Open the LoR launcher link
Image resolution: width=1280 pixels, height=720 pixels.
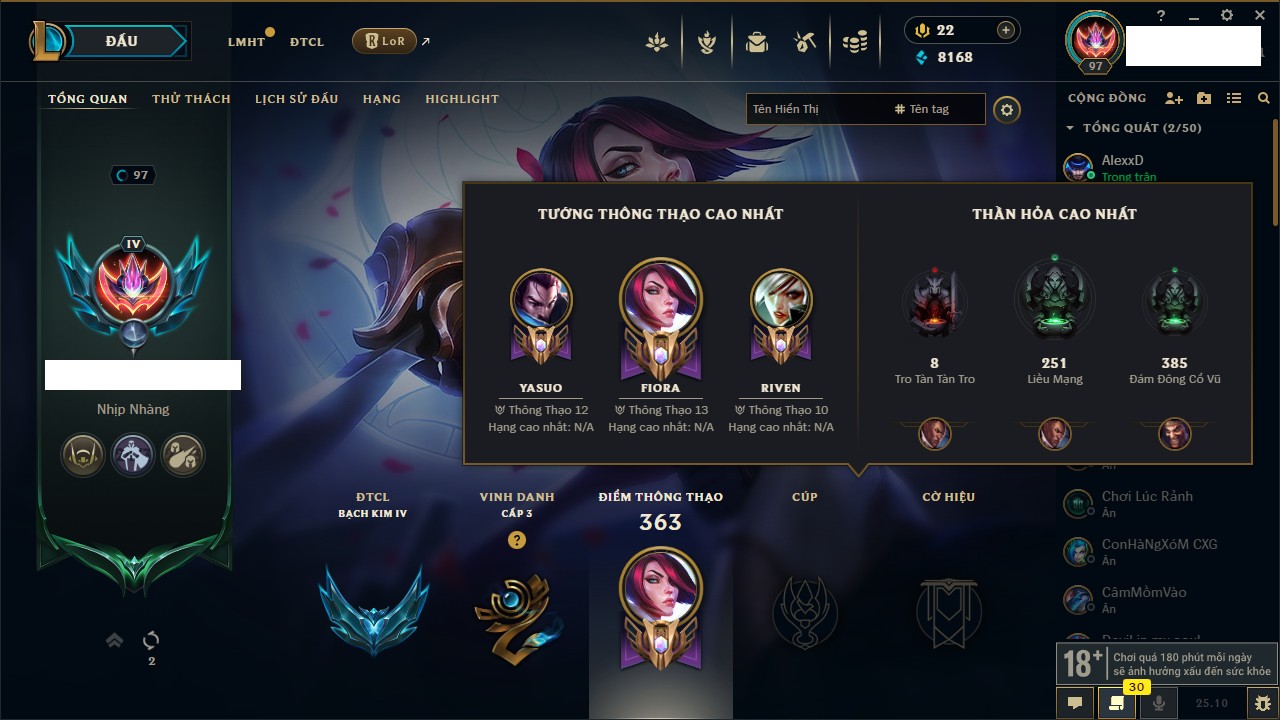385,41
